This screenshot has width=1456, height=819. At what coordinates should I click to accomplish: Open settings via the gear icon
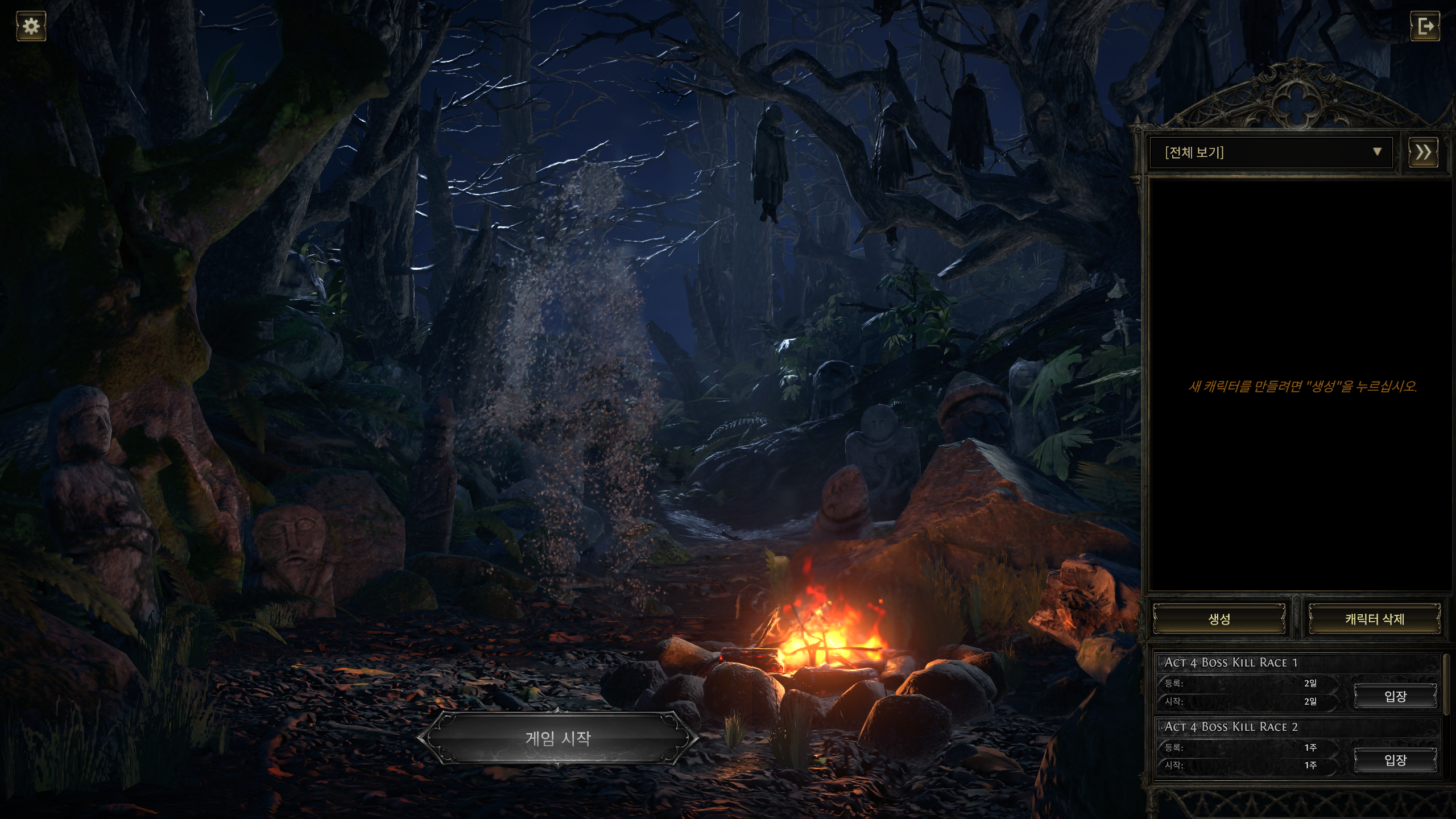[x=31, y=26]
